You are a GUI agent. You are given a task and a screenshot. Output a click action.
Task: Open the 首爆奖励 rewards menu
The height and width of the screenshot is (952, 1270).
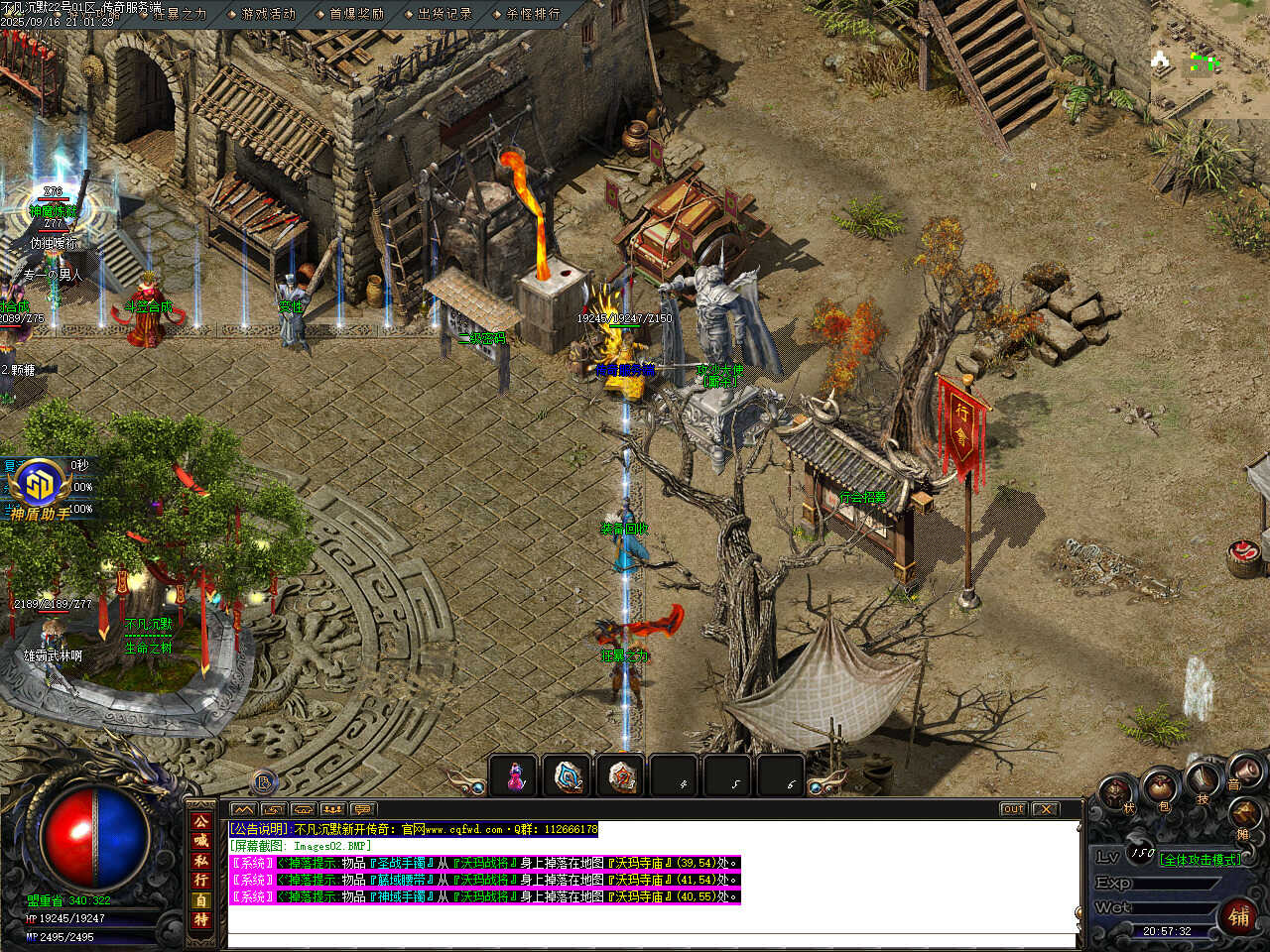tap(356, 14)
